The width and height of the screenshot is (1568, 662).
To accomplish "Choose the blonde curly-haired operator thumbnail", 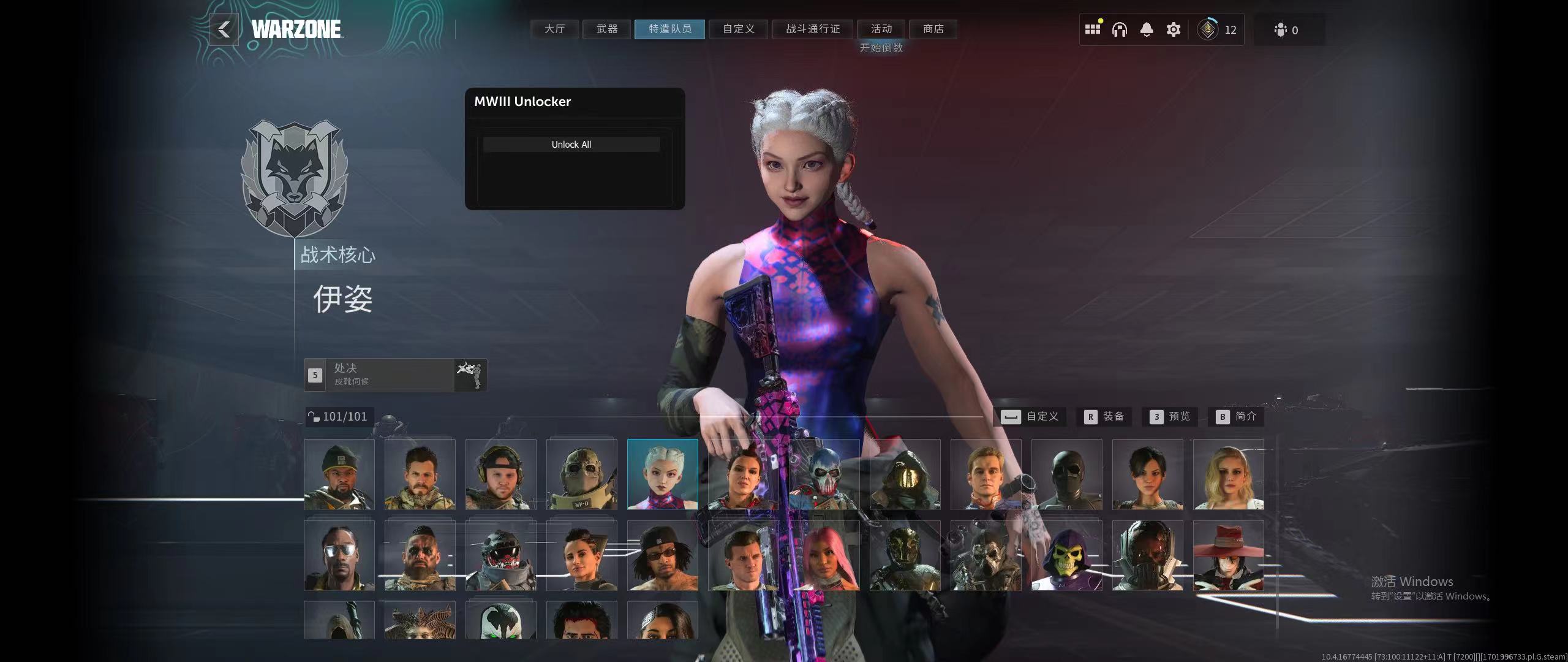I will (1228, 474).
